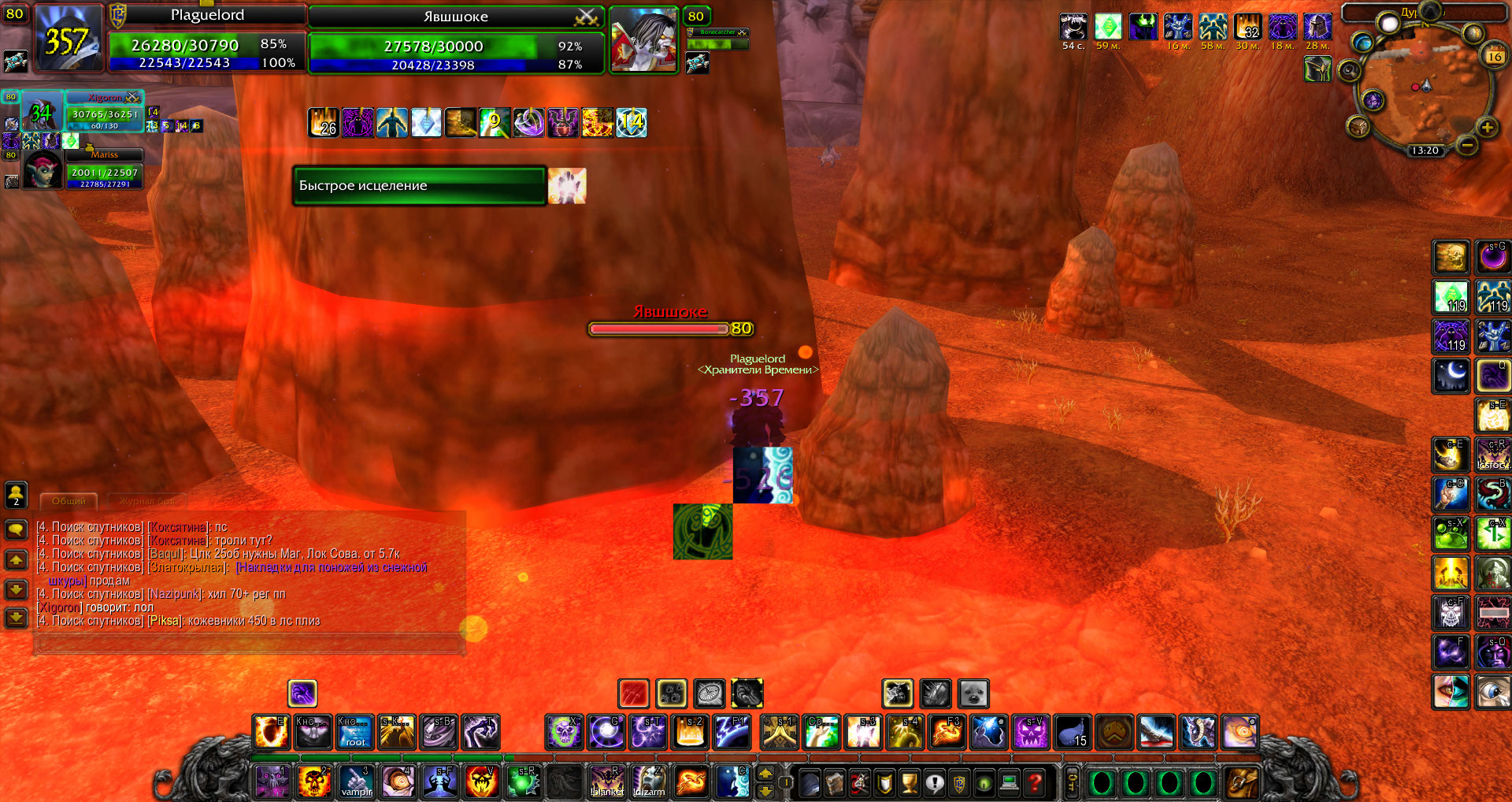Open the main menu computer icon
This screenshot has width=1512, height=802.
coord(1010,782)
